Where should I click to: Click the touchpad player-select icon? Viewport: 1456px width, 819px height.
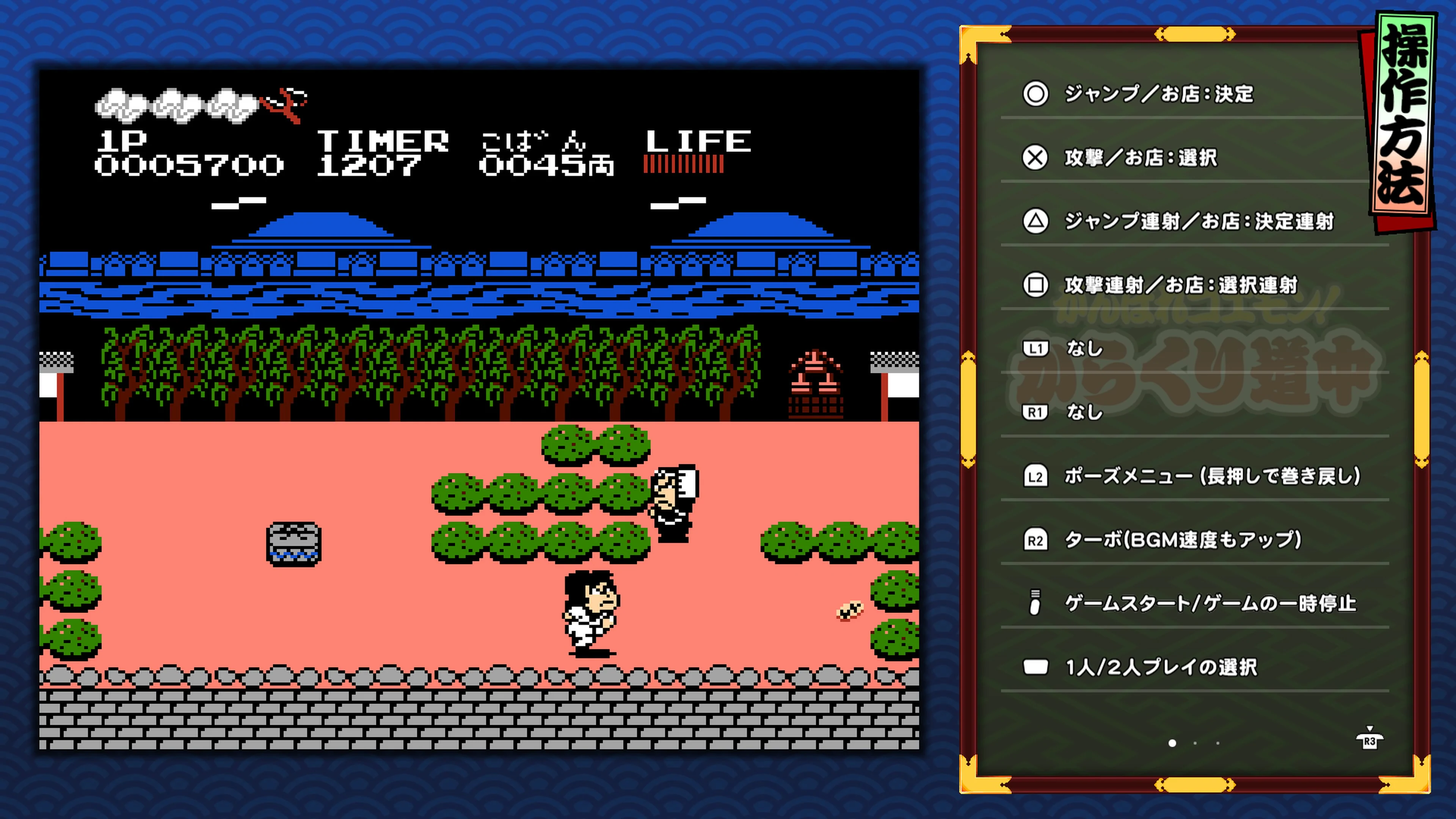click(1036, 667)
